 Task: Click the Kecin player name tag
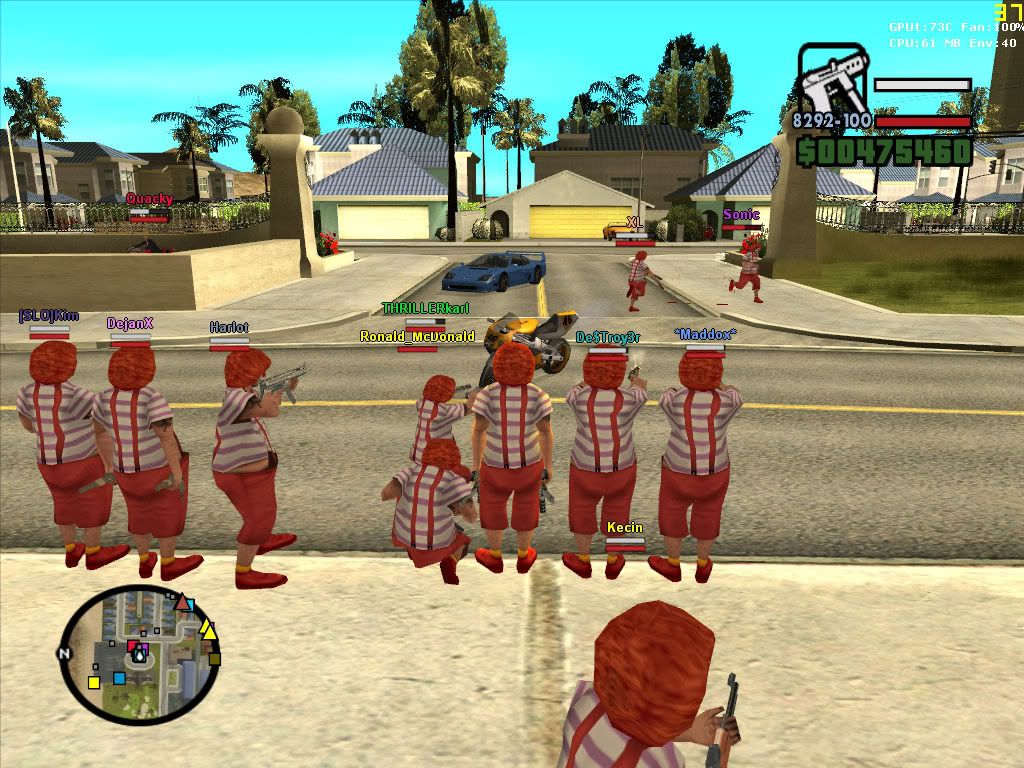pos(625,527)
